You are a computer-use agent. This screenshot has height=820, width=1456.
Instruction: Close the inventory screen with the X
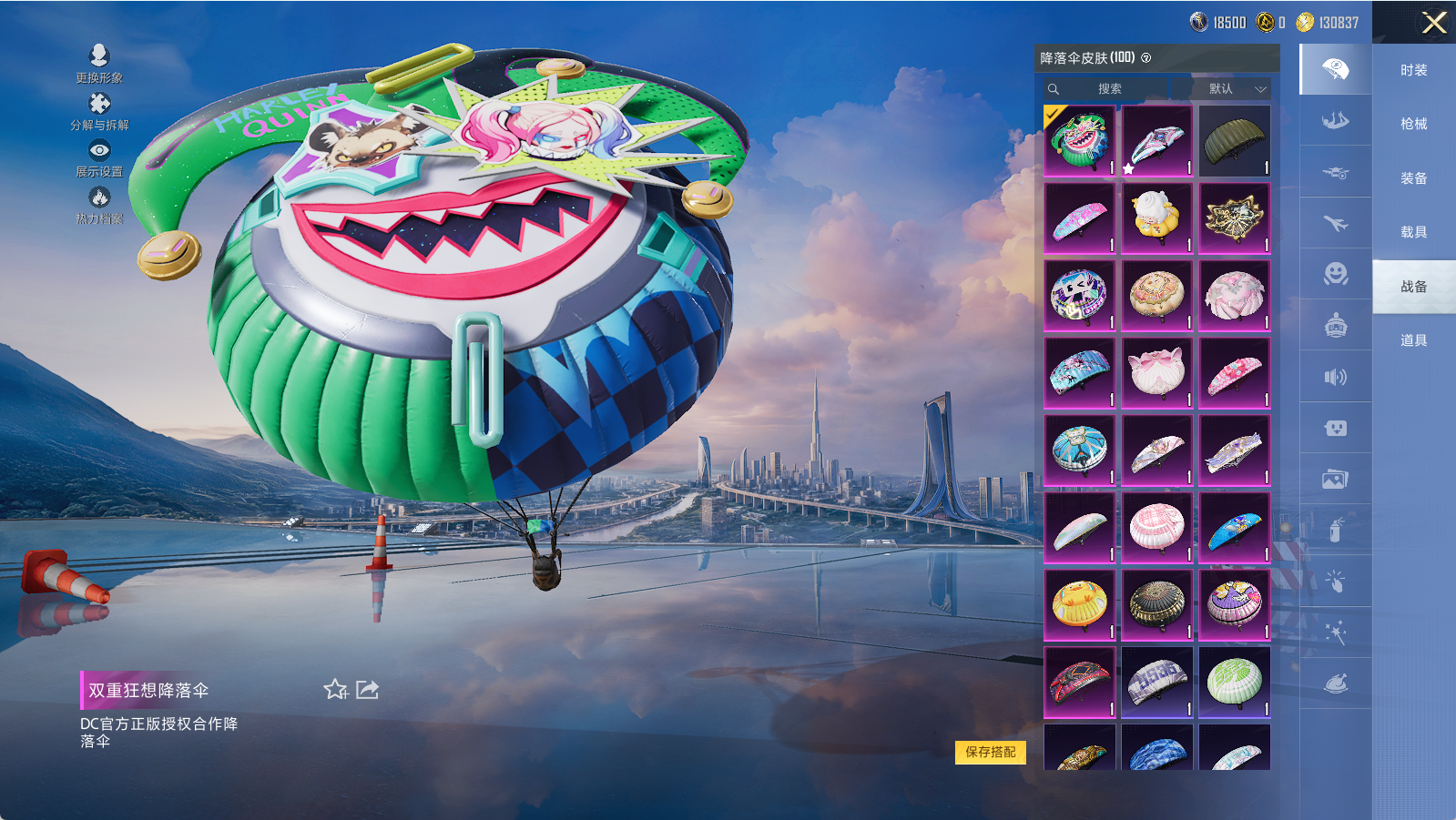[x=1434, y=23]
